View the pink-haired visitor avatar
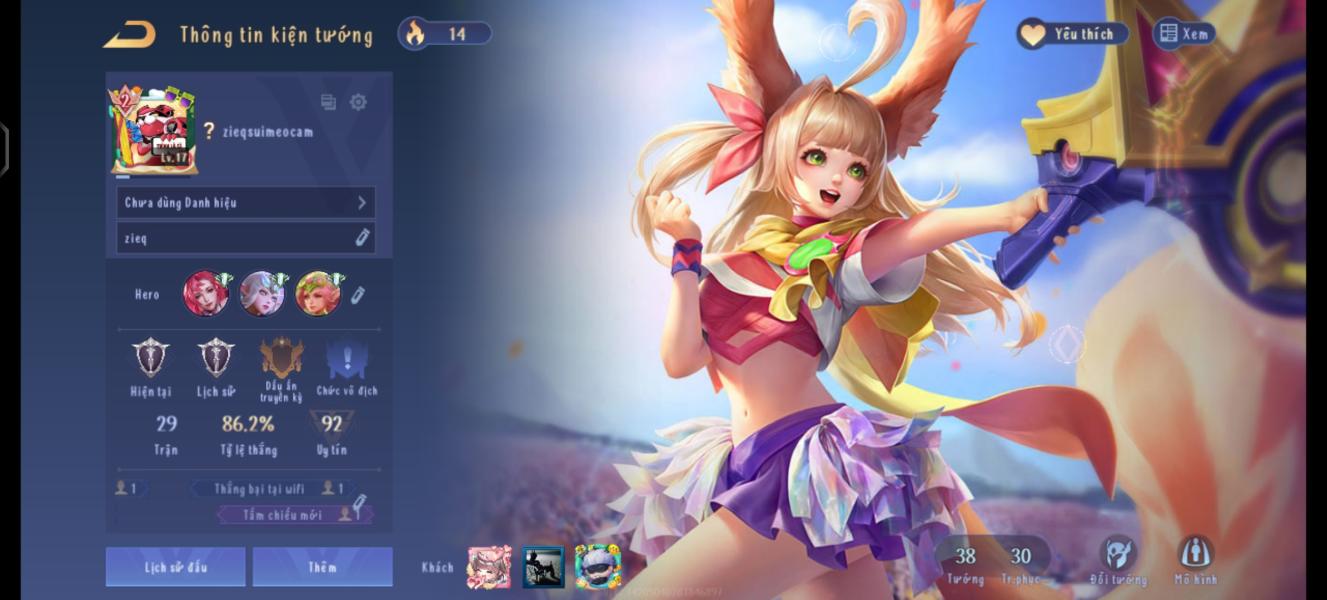Image resolution: width=1327 pixels, height=600 pixels. [x=489, y=567]
